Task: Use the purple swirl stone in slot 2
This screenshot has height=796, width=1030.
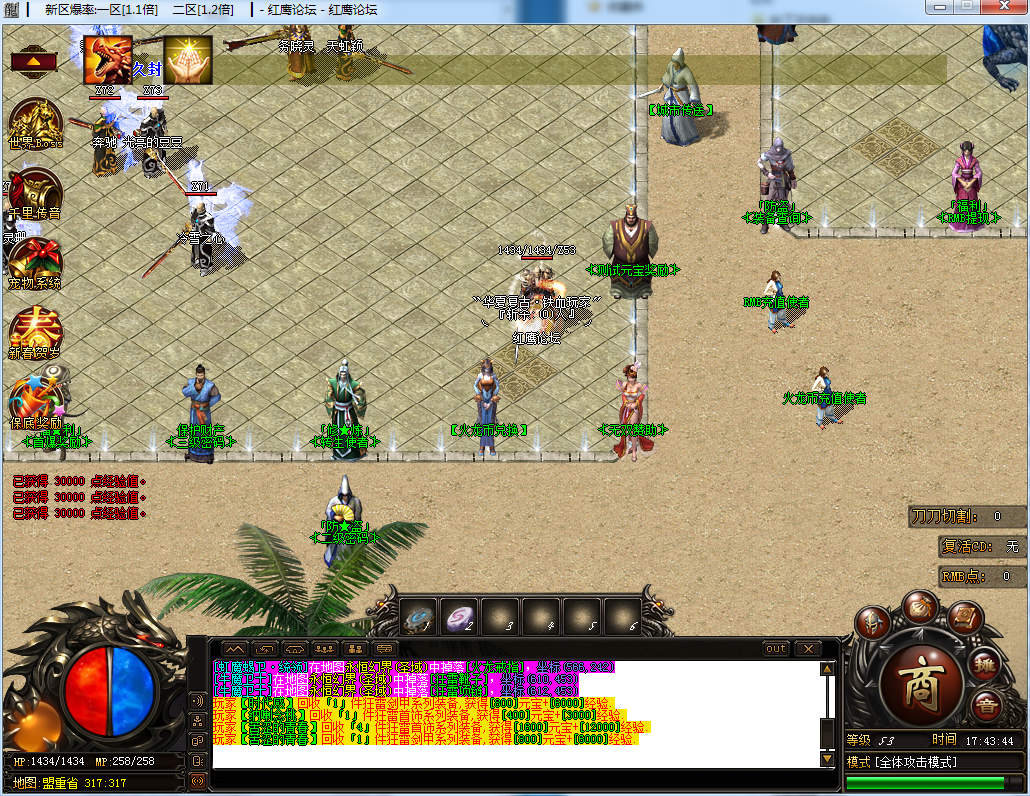Action: pyautogui.click(x=460, y=619)
